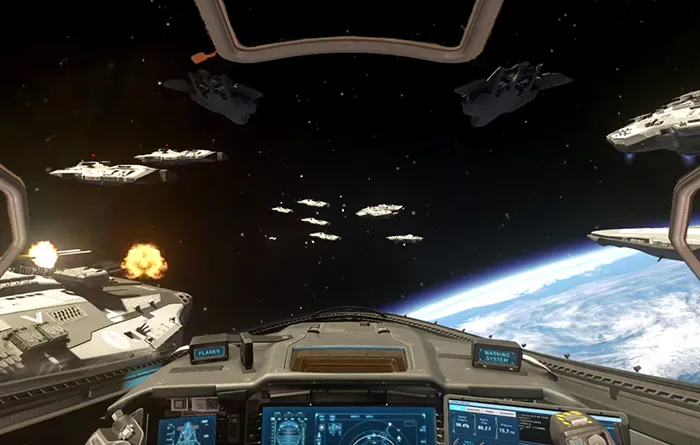
Task: Open the ship status display with jet icon
Action: [x=187, y=430]
